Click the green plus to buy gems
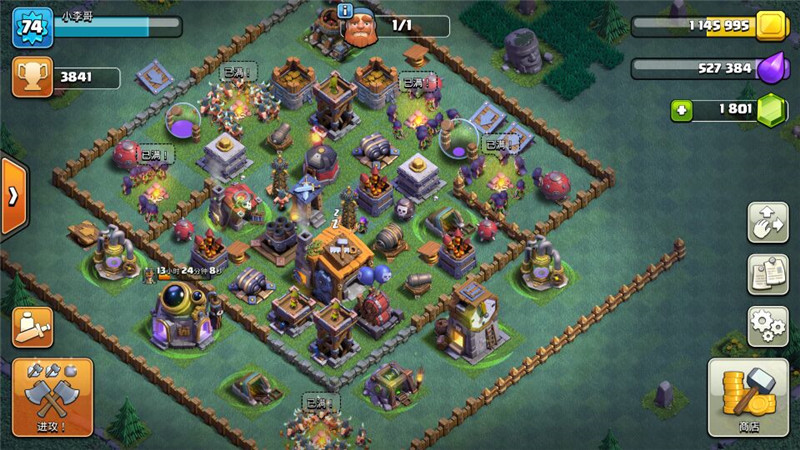Viewport: 800px width, 450px height. click(x=682, y=109)
